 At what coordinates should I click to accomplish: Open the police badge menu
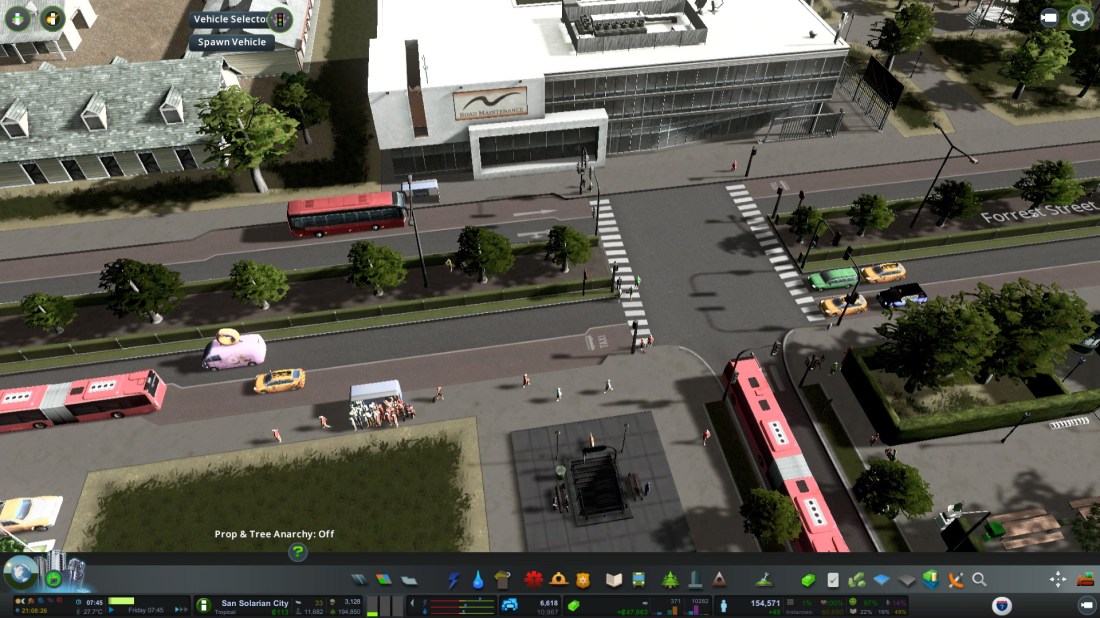[584, 580]
